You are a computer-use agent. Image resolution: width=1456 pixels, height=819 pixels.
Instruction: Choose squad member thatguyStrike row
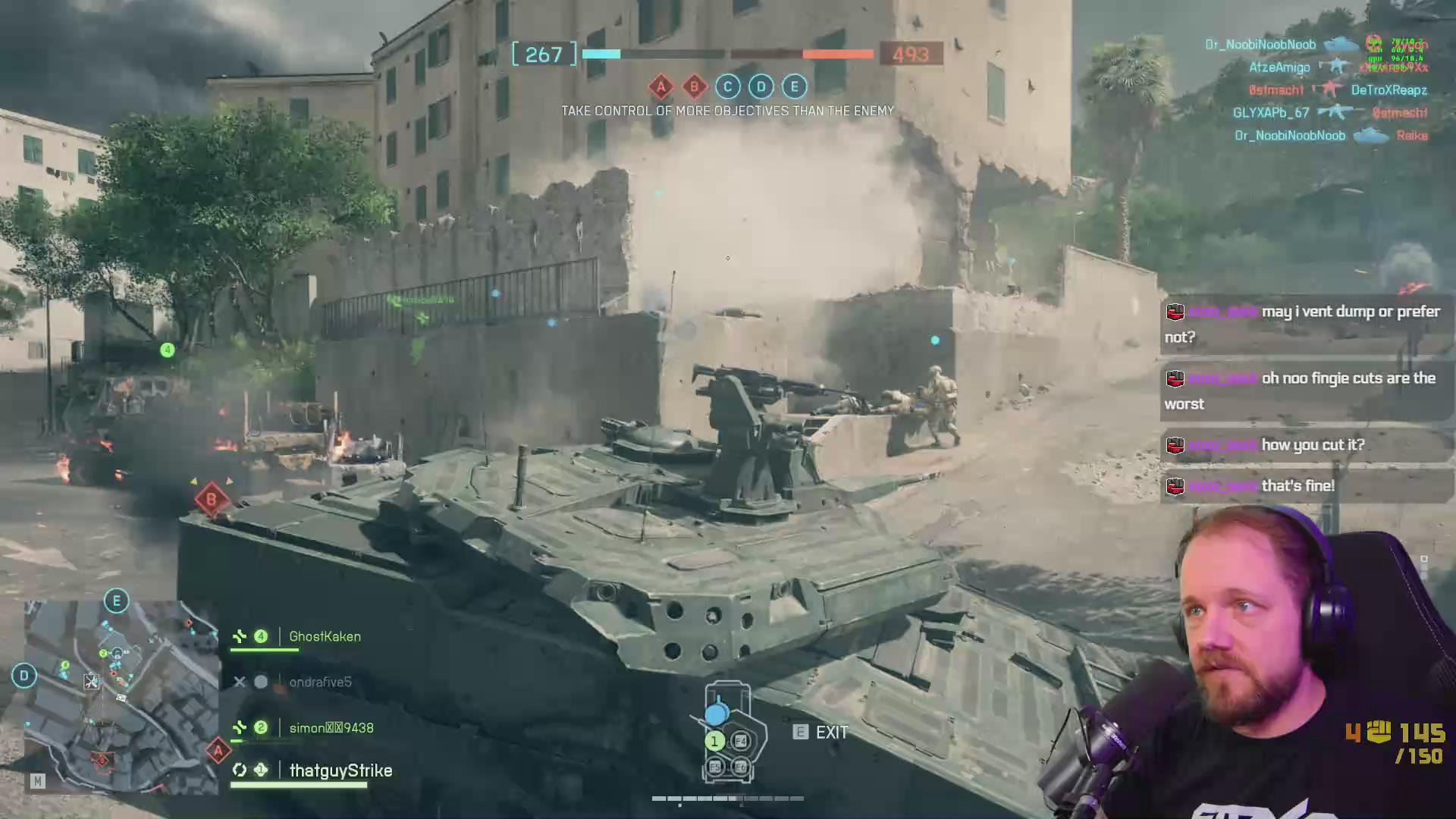click(340, 770)
